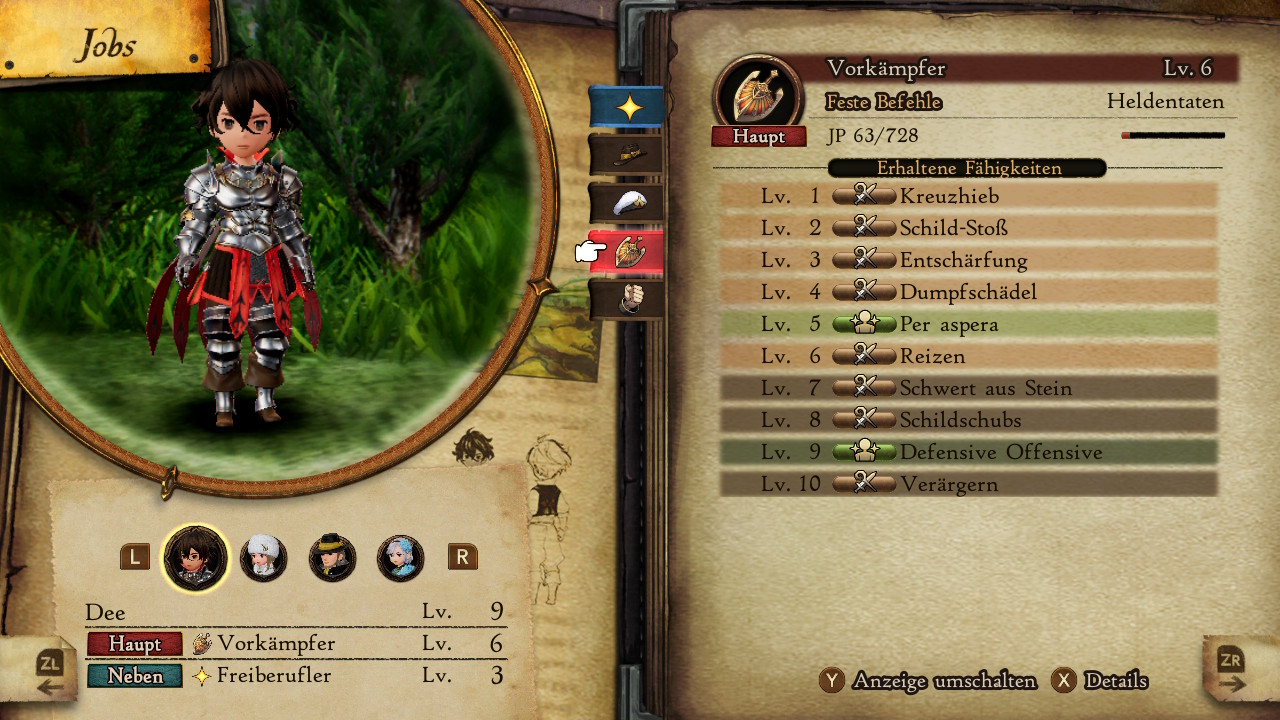Switch to the white cap job tab
The width and height of the screenshot is (1280, 720).
627,203
